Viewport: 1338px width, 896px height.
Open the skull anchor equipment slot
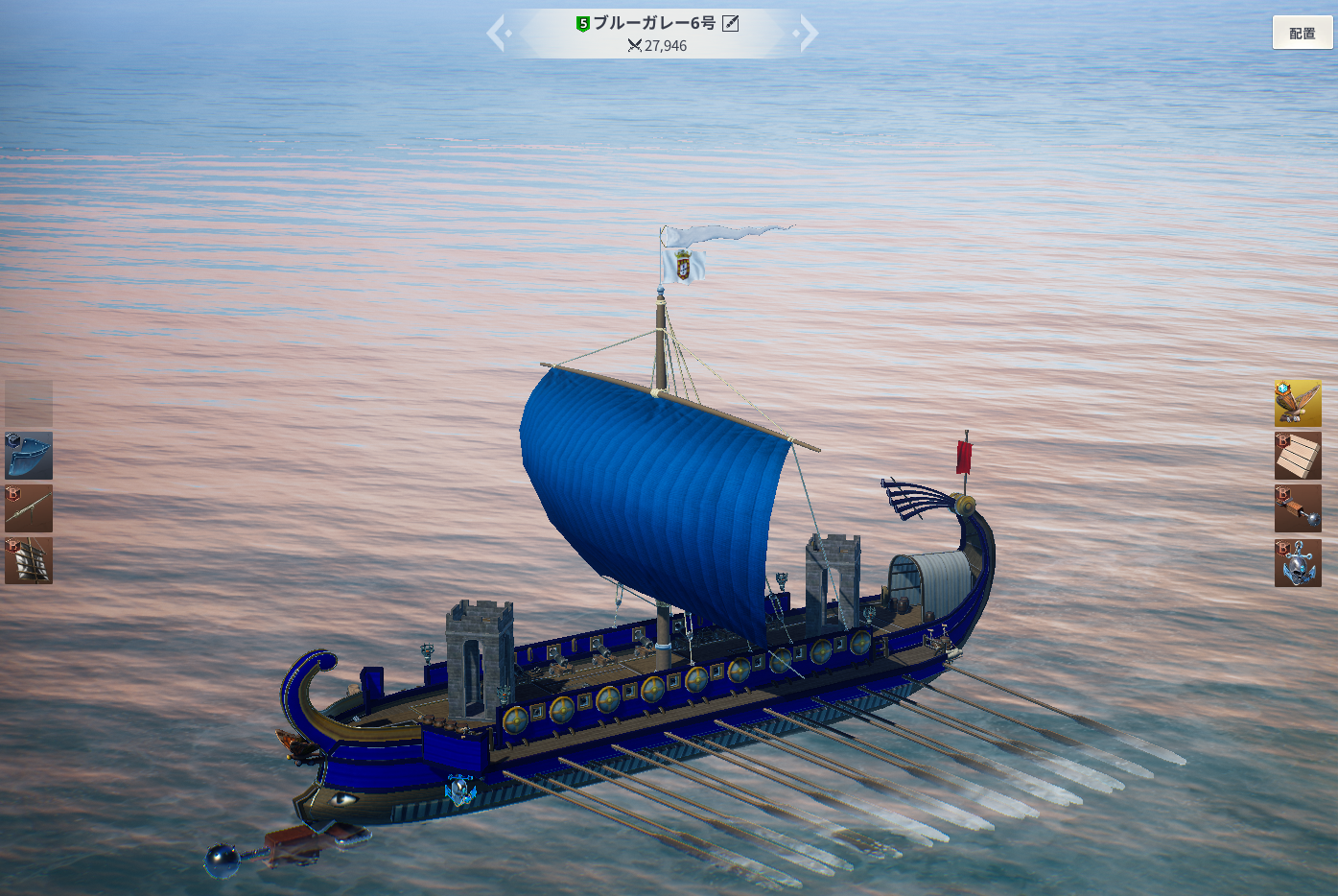(1298, 562)
